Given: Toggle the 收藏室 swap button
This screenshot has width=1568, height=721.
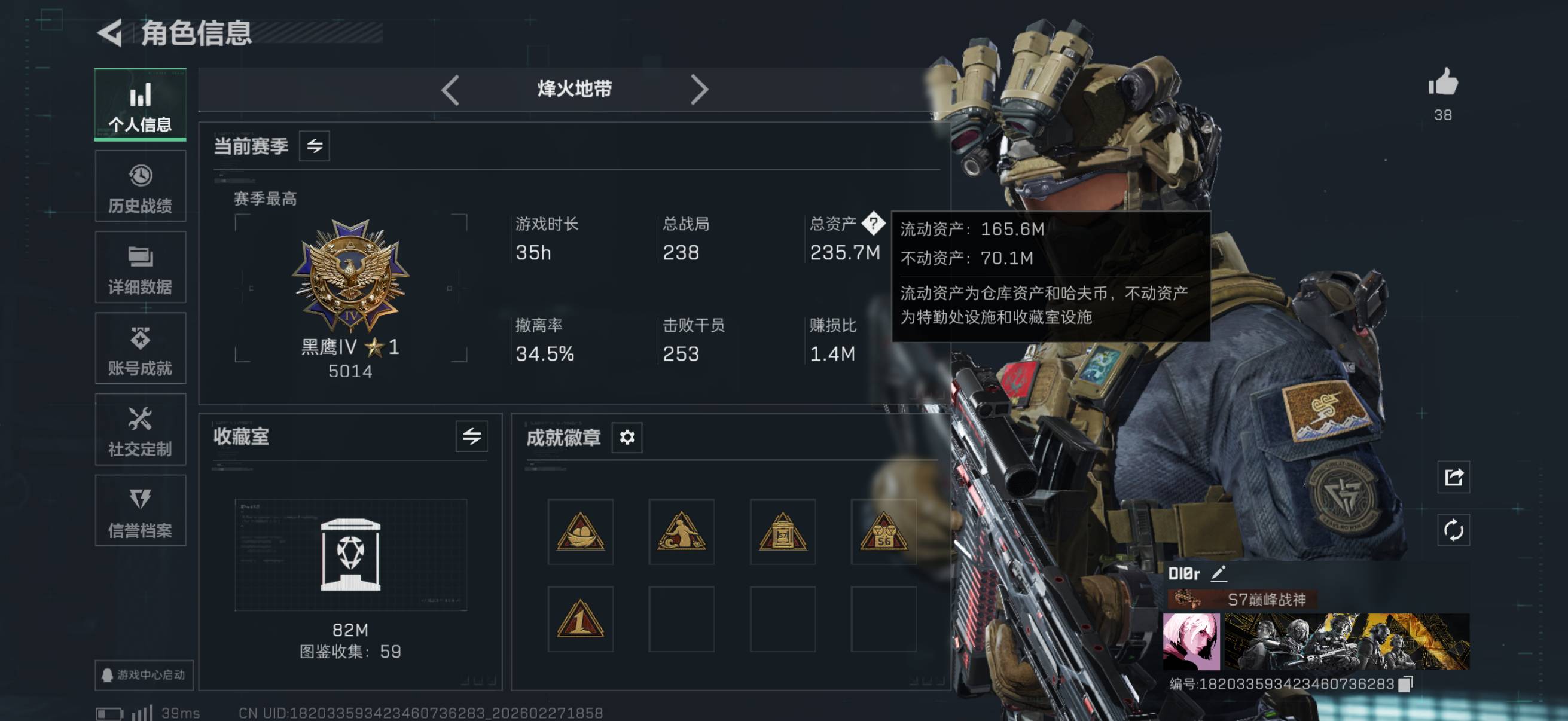Looking at the screenshot, I should pyautogui.click(x=471, y=436).
